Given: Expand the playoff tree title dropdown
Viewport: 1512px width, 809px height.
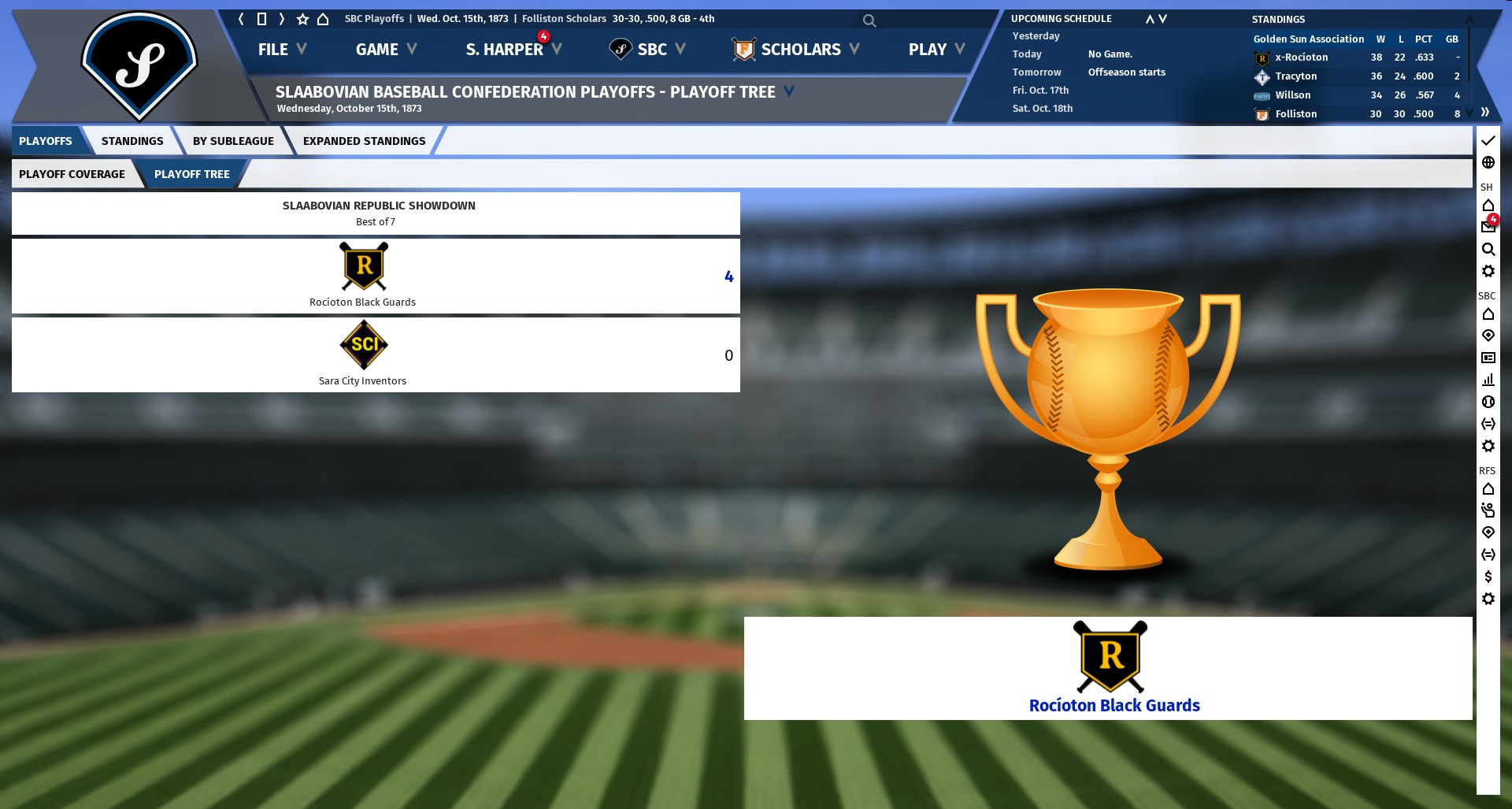Looking at the screenshot, I should pyautogui.click(x=789, y=91).
